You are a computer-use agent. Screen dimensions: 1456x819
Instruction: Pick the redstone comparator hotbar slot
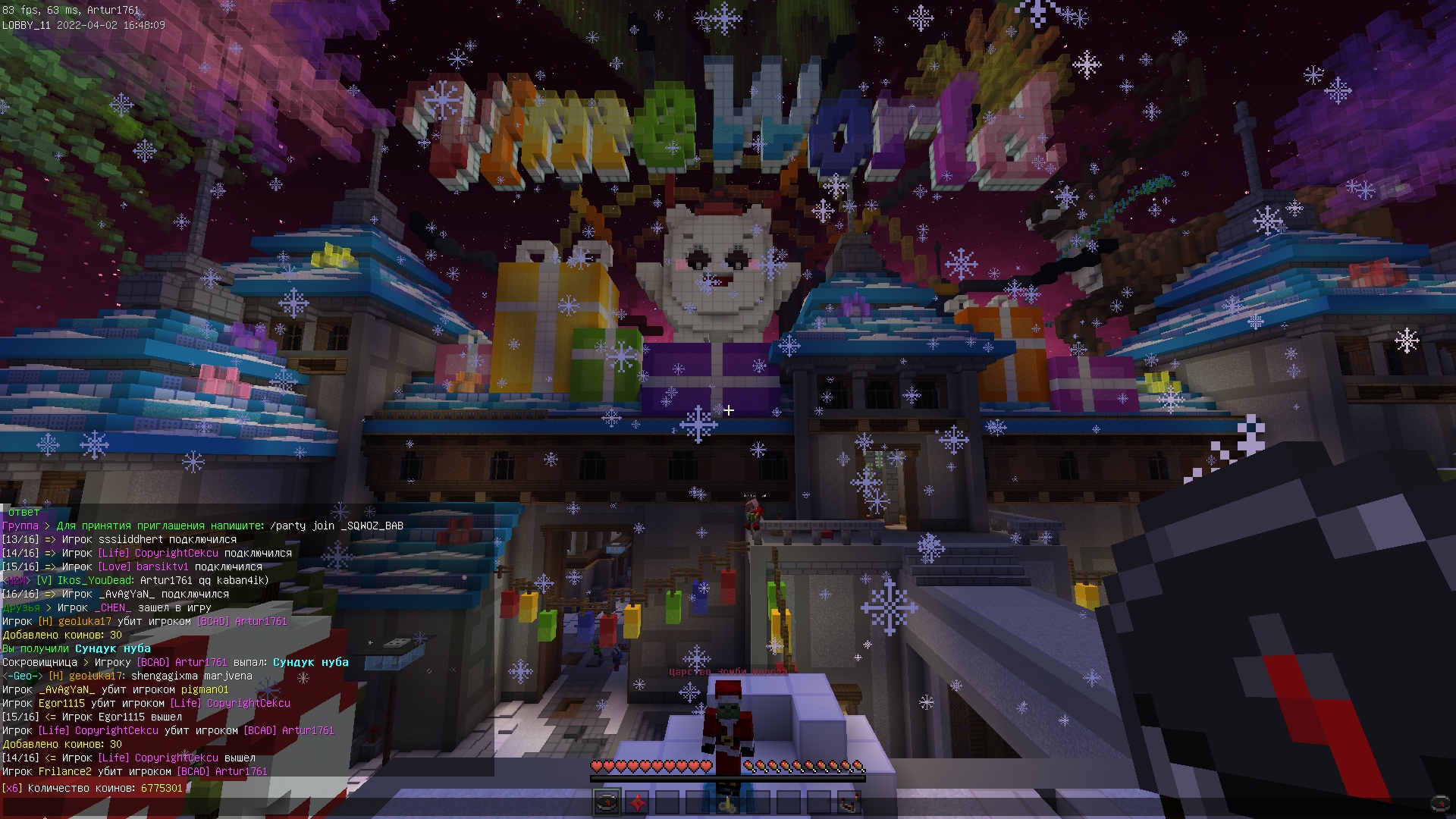849,802
